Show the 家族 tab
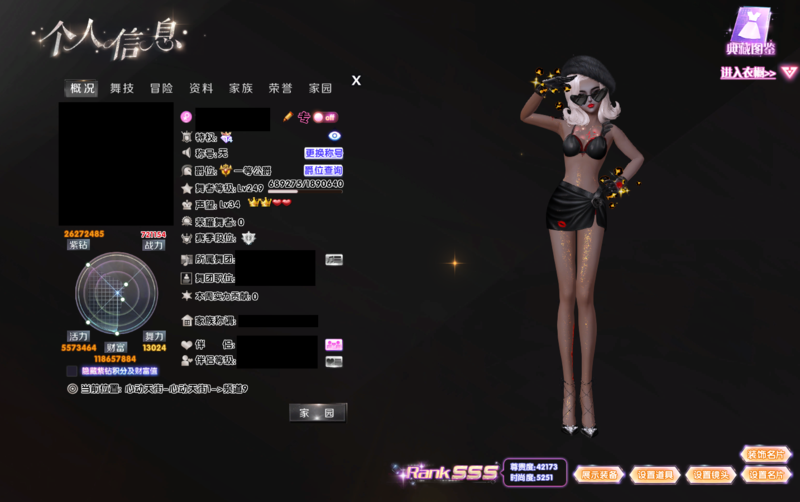The image size is (800, 502). [x=241, y=88]
